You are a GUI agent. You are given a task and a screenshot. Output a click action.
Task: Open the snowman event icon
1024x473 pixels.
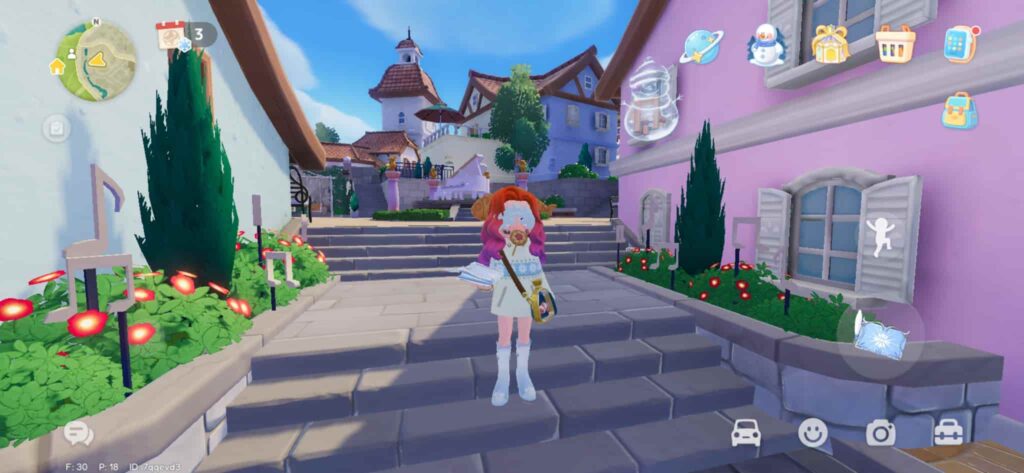766,45
